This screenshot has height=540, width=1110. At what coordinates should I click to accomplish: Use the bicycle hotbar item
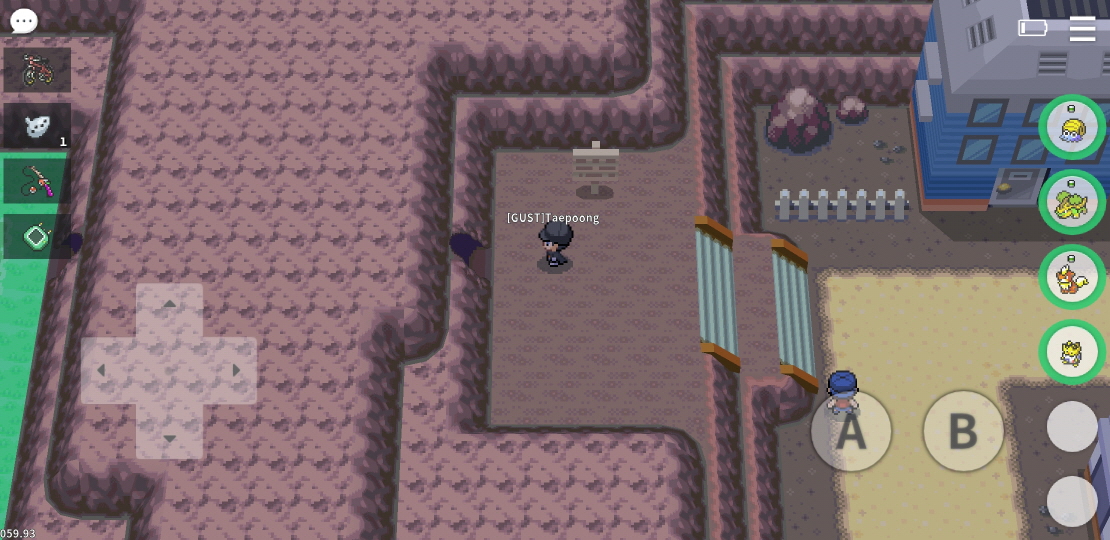click(x=37, y=70)
